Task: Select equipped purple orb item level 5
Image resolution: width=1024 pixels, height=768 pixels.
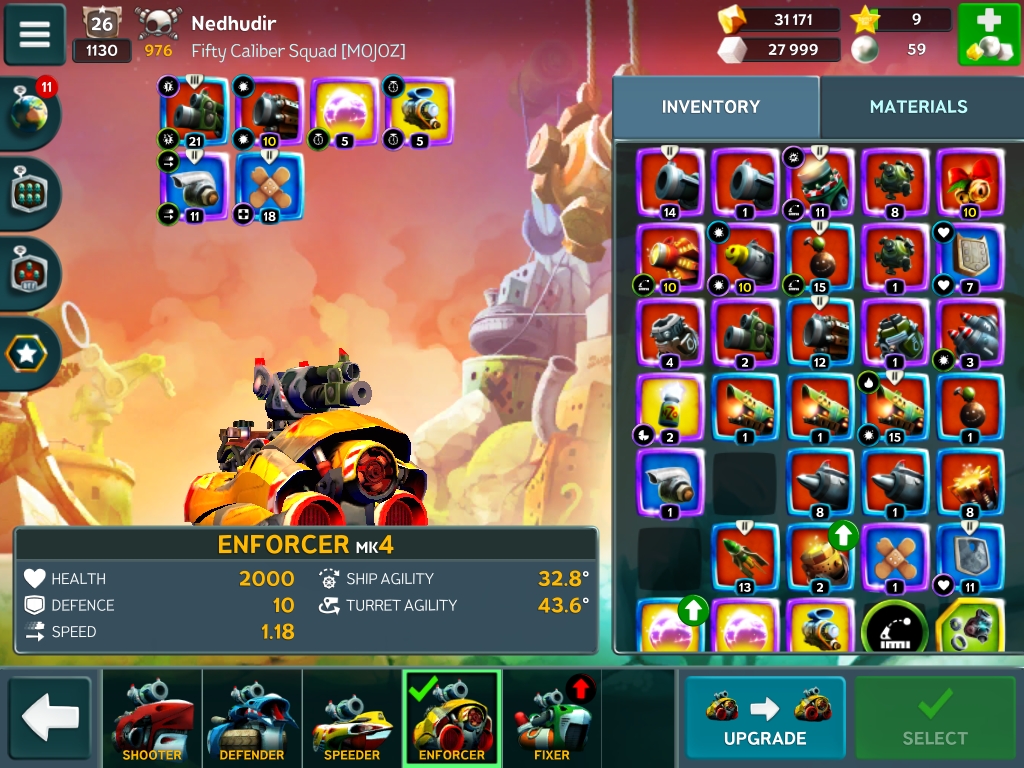Action: [345, 112]
